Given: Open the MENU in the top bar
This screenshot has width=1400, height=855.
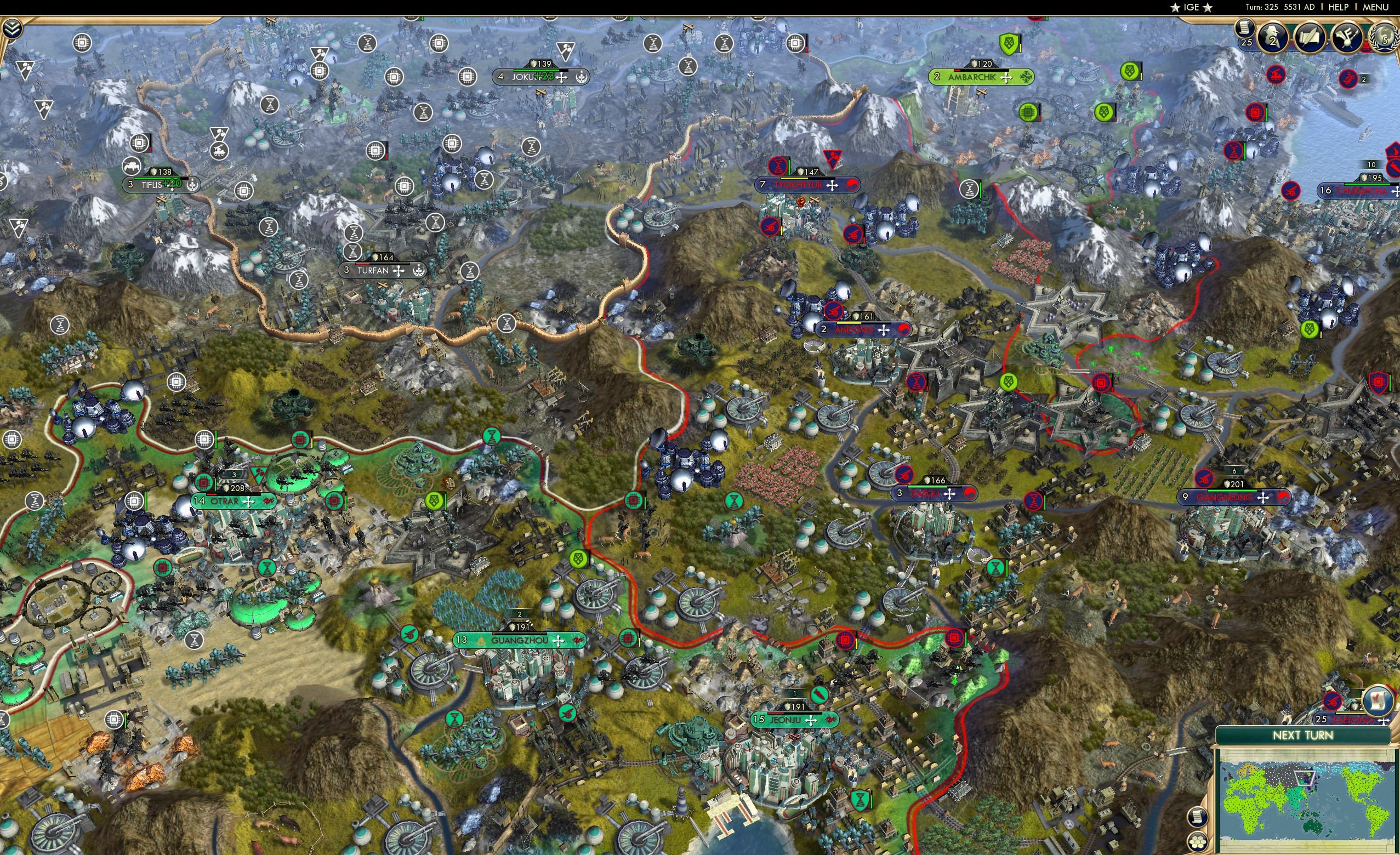Looking at the screenshot, I should pos(1375,7).
